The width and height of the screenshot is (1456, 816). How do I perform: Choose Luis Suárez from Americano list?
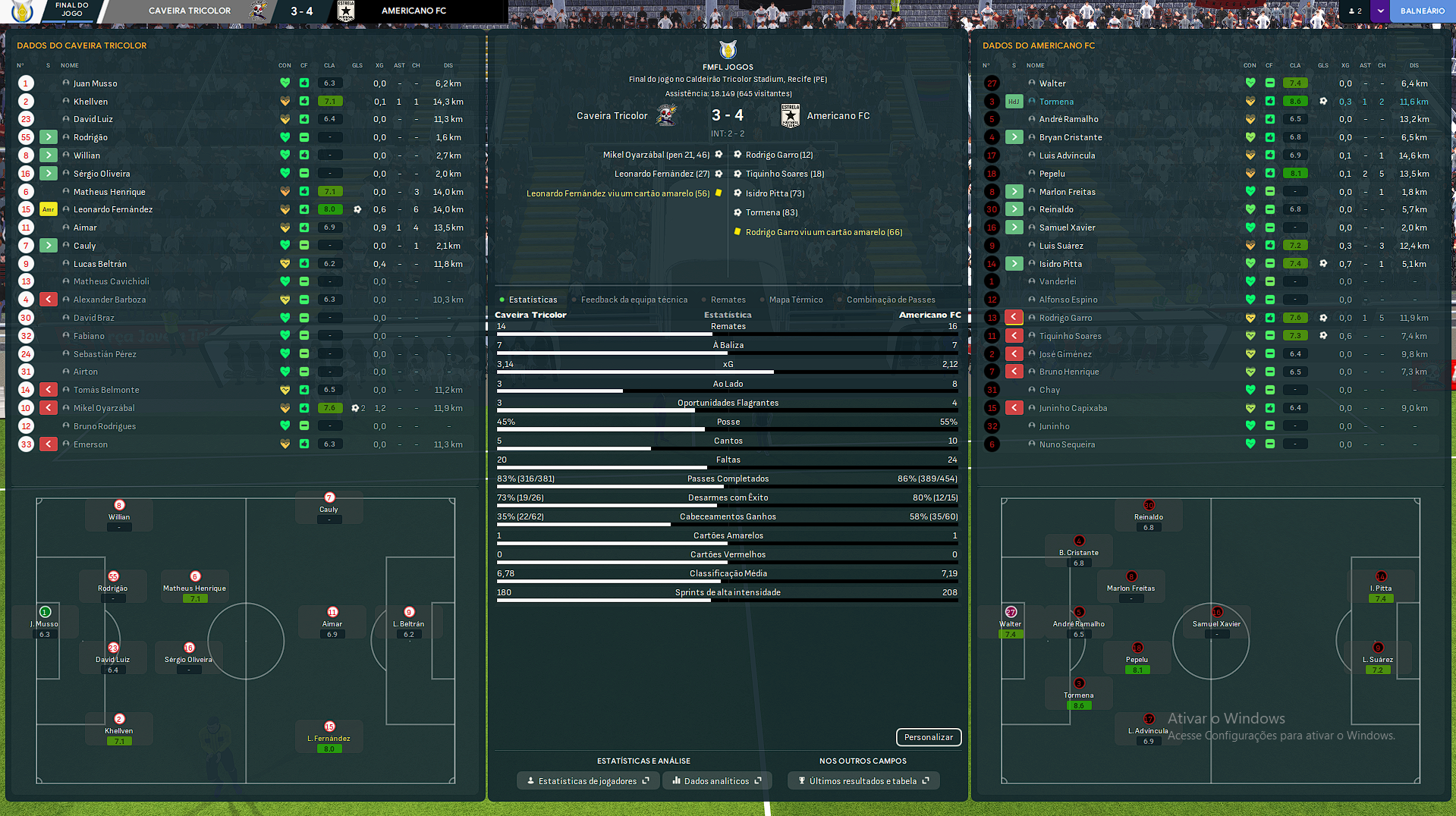point(1061,246)
